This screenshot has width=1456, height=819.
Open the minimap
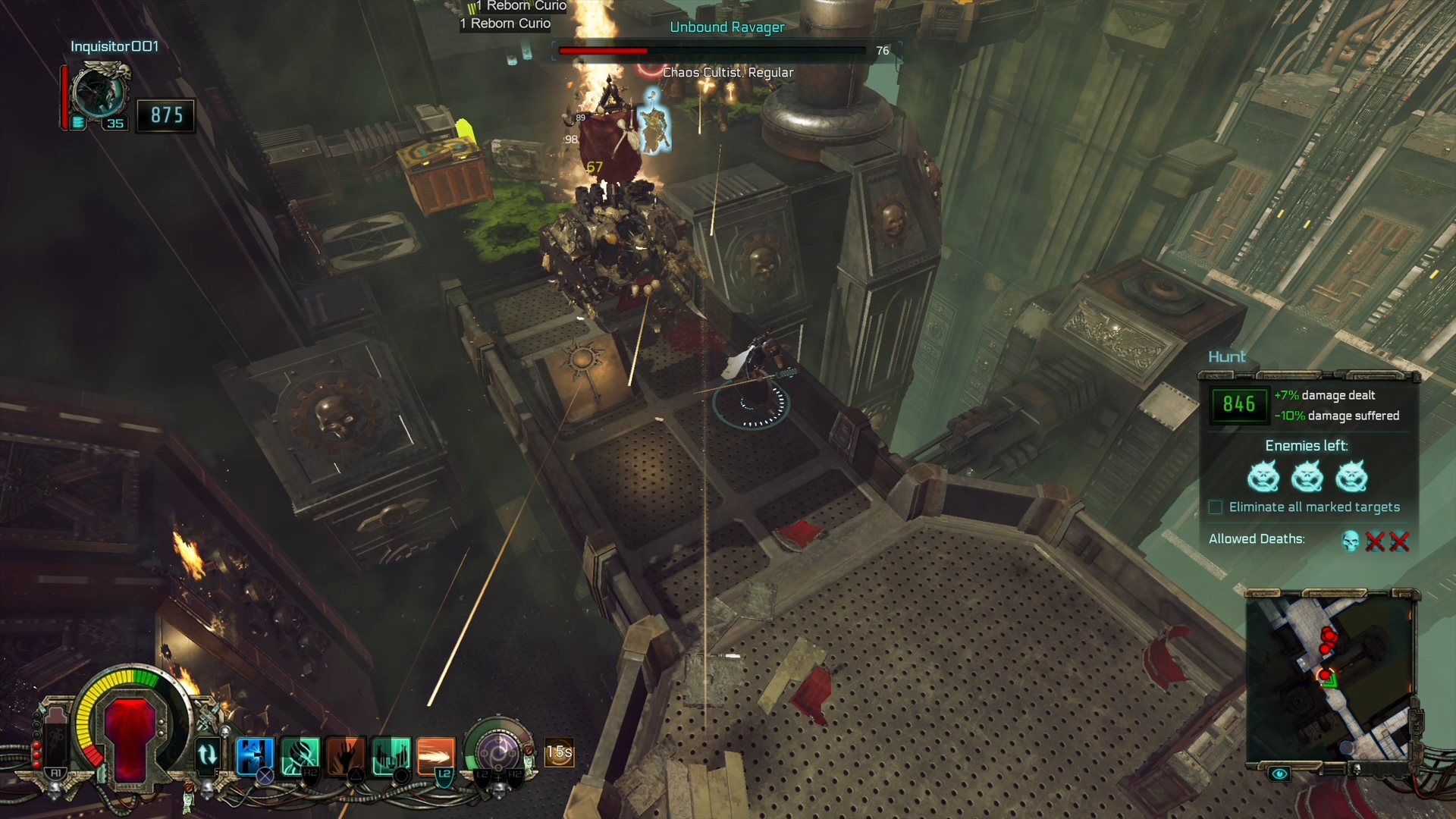click(x=1331, y=677)
